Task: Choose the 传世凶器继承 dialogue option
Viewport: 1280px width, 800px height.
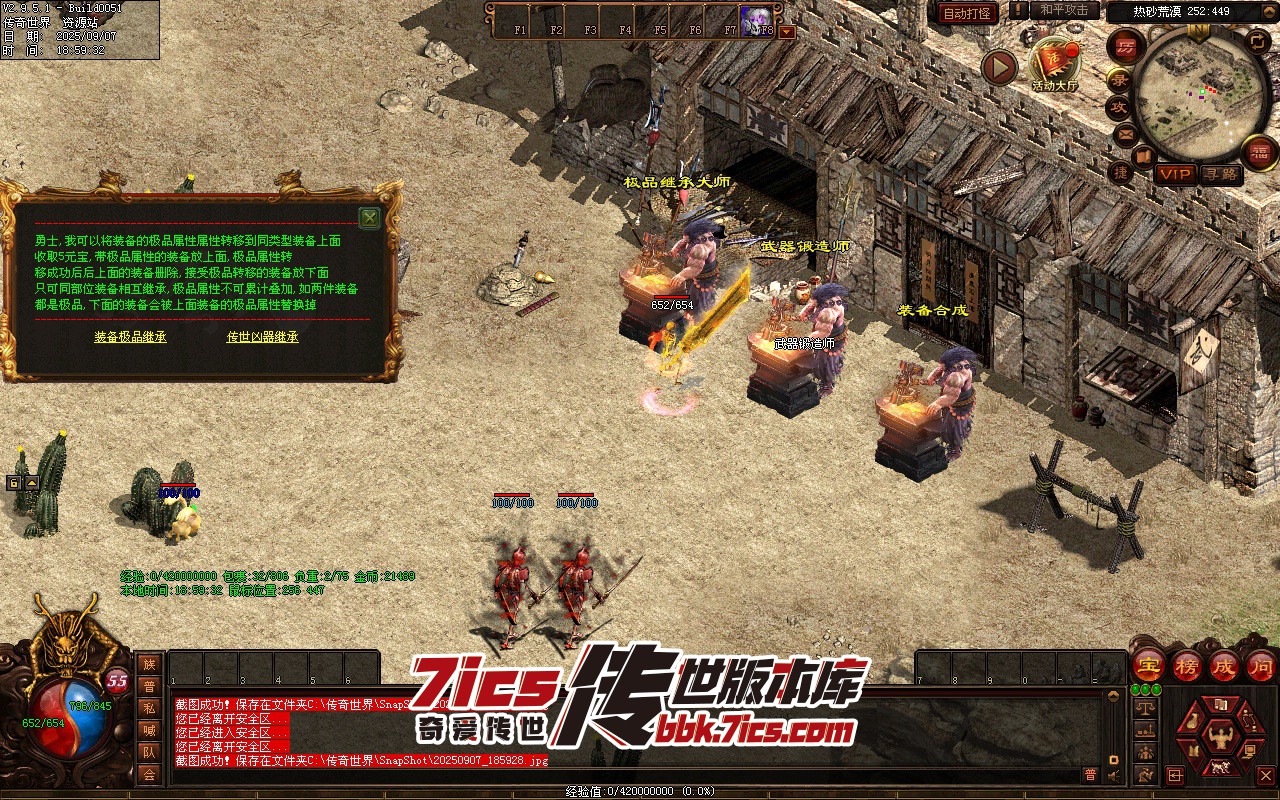Action: [x=262, y=337]
